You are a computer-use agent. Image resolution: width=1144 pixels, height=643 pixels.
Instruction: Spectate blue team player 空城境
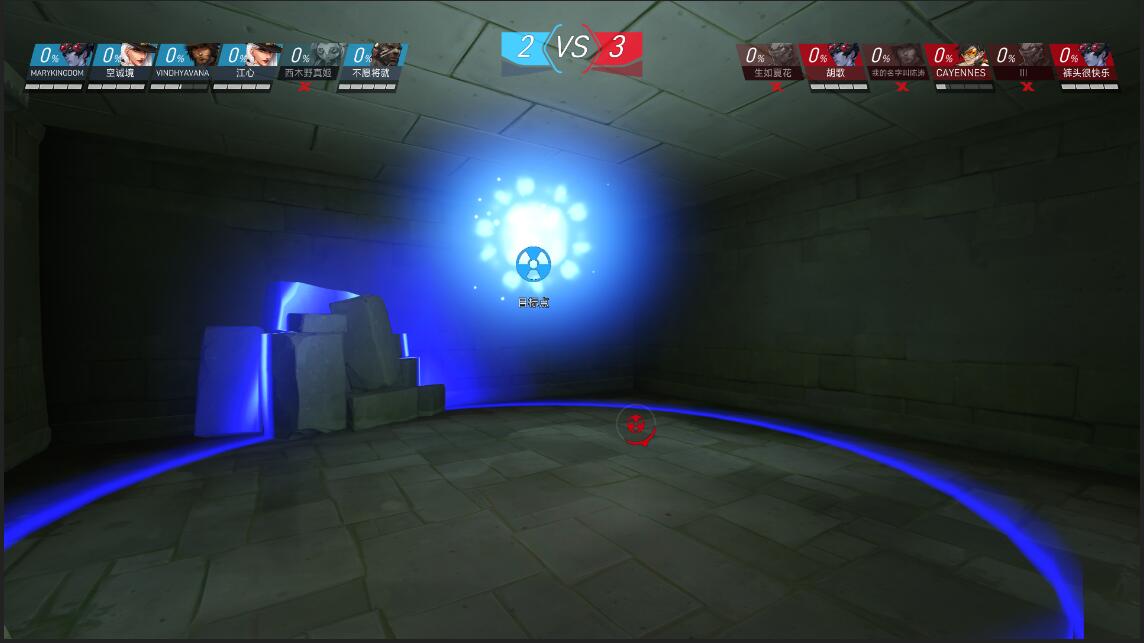point(120,62)
